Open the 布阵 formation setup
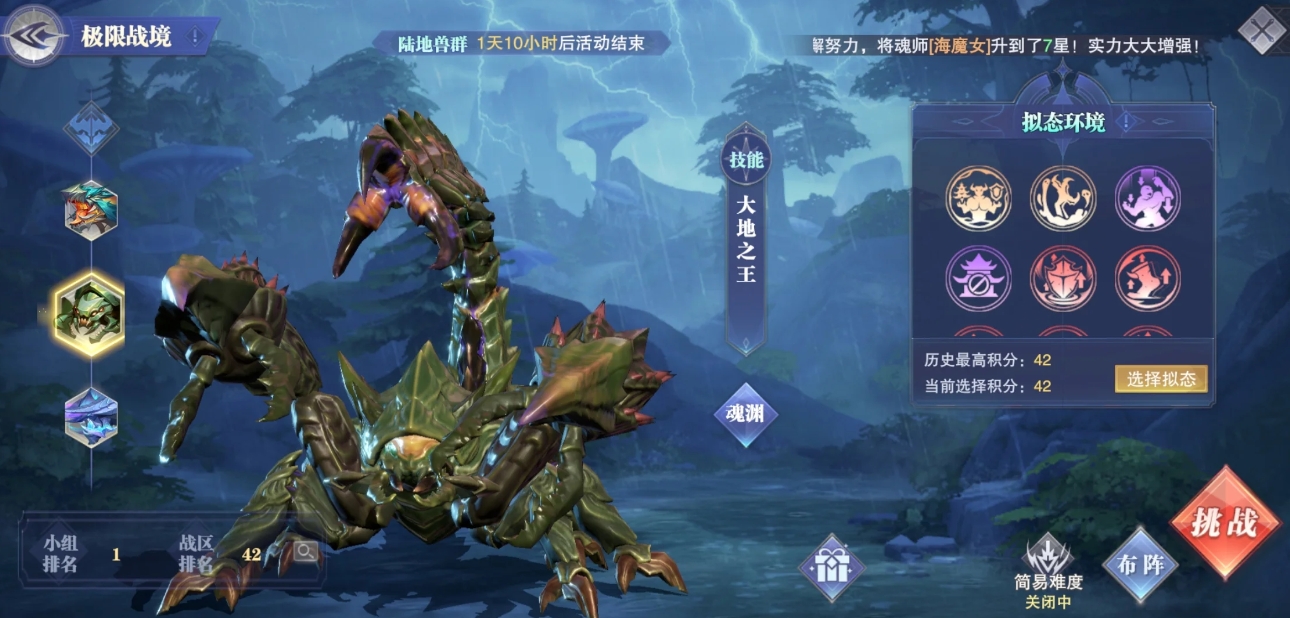Viewport: 1290px width, 618px height. point(1140,564)
